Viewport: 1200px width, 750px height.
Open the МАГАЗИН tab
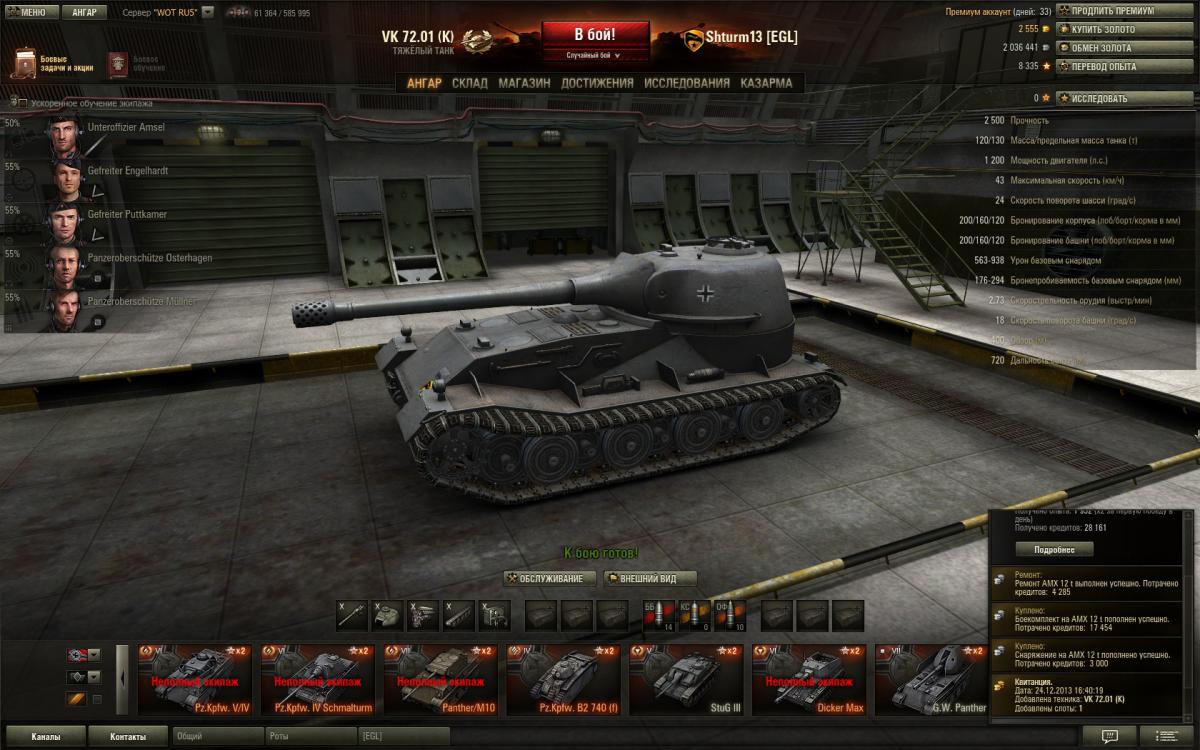524,83
